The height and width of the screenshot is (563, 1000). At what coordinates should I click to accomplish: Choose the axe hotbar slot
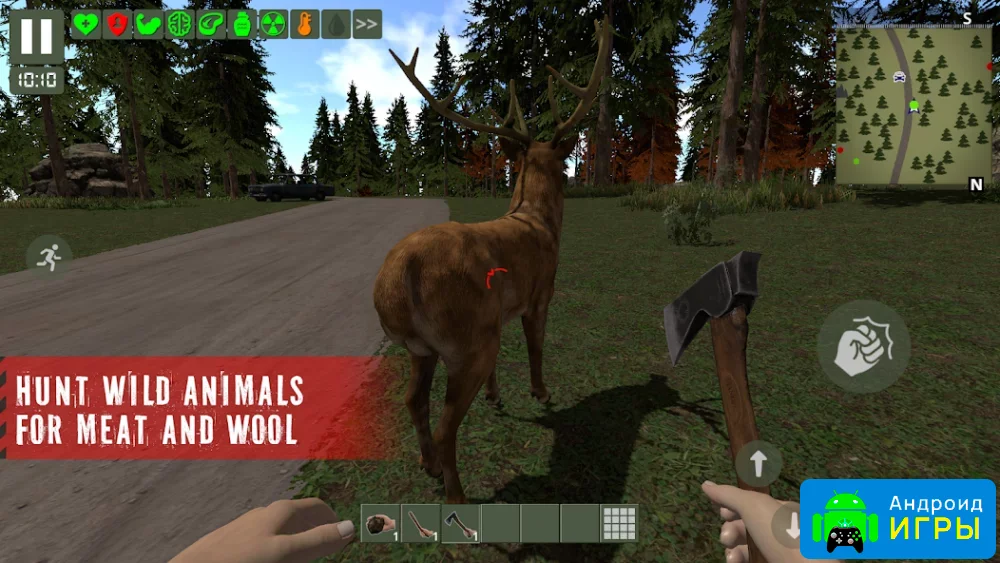[x=460, y=523]
